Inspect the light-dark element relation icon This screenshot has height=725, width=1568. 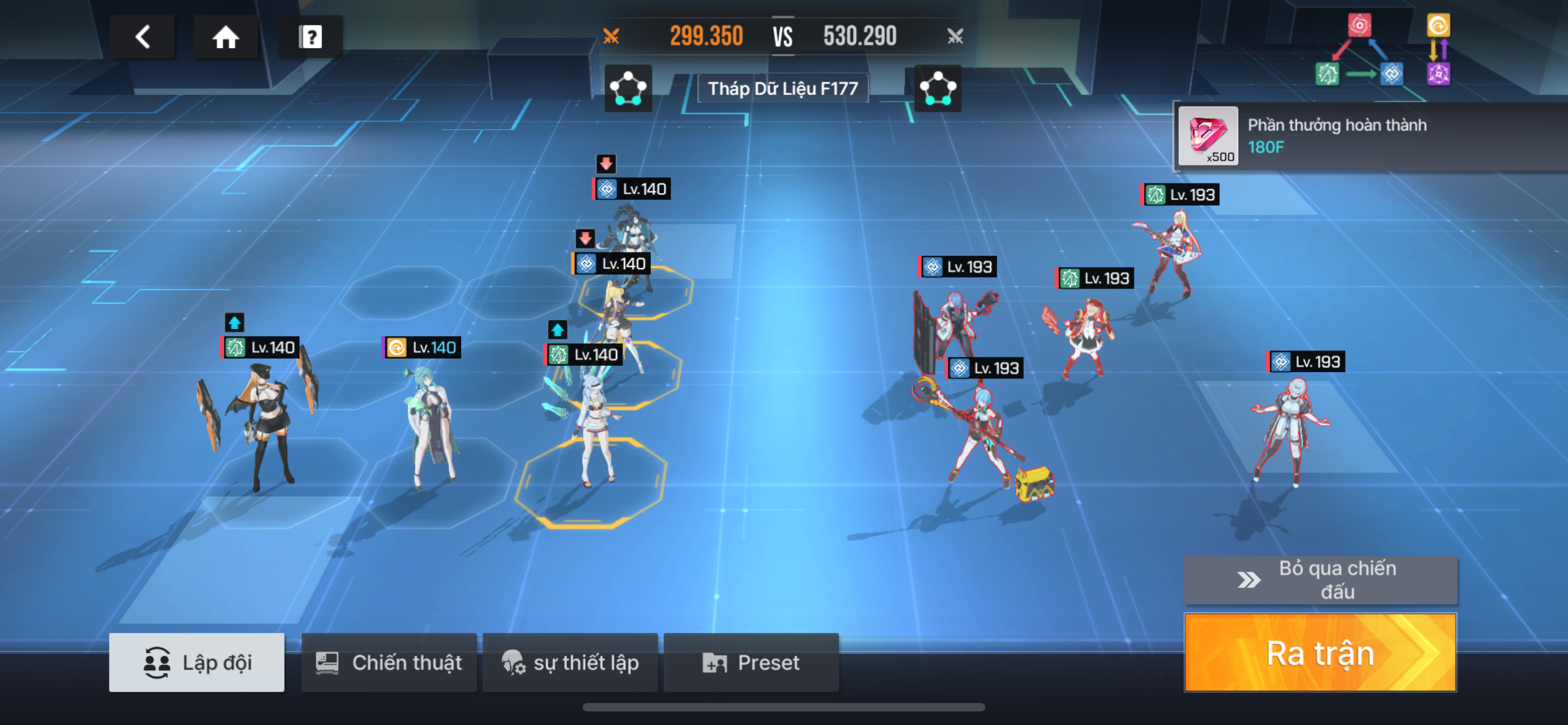pos(1438,50)
